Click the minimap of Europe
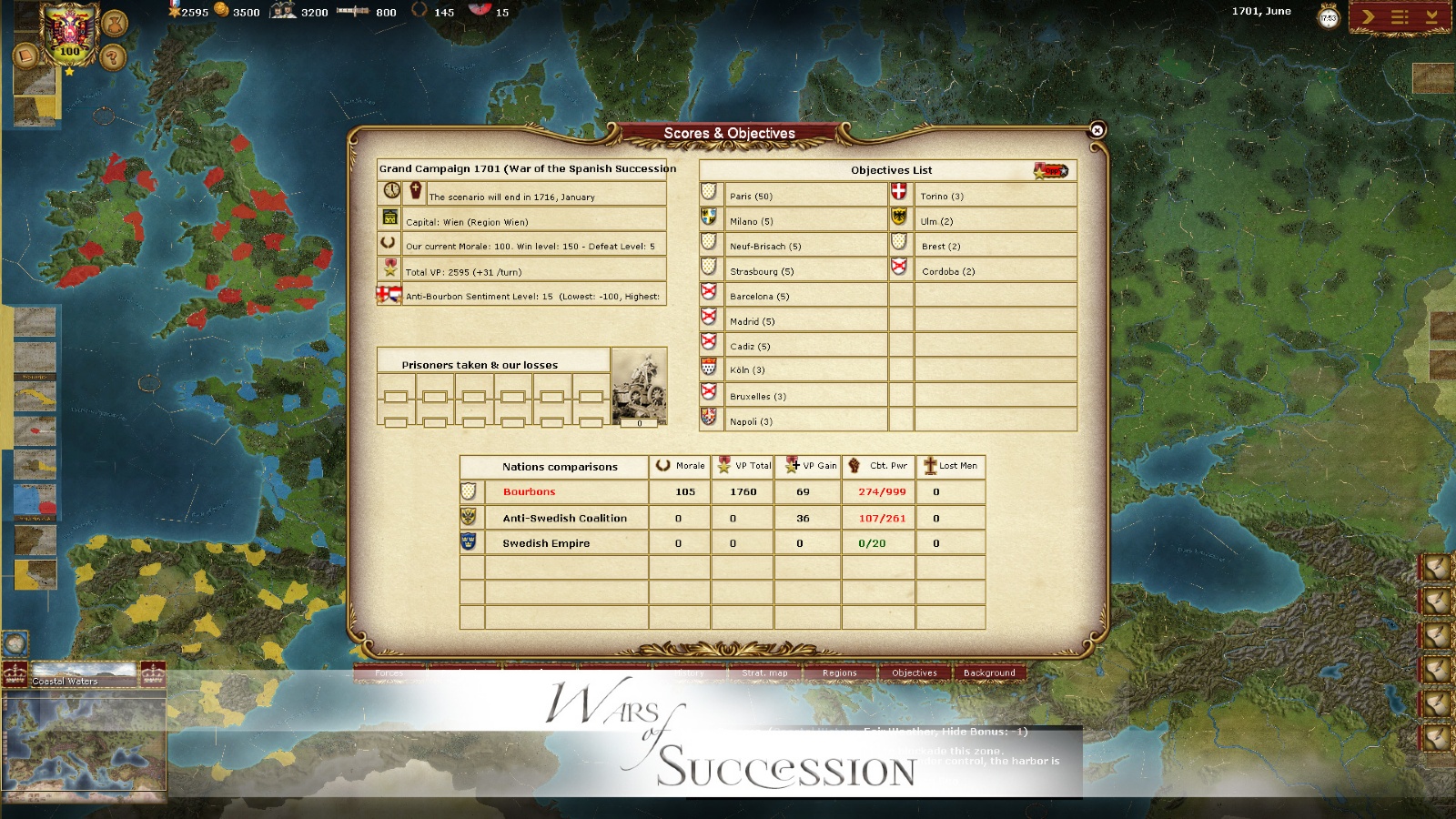This screenshot has width=1456, height=819. coord(85,744)
